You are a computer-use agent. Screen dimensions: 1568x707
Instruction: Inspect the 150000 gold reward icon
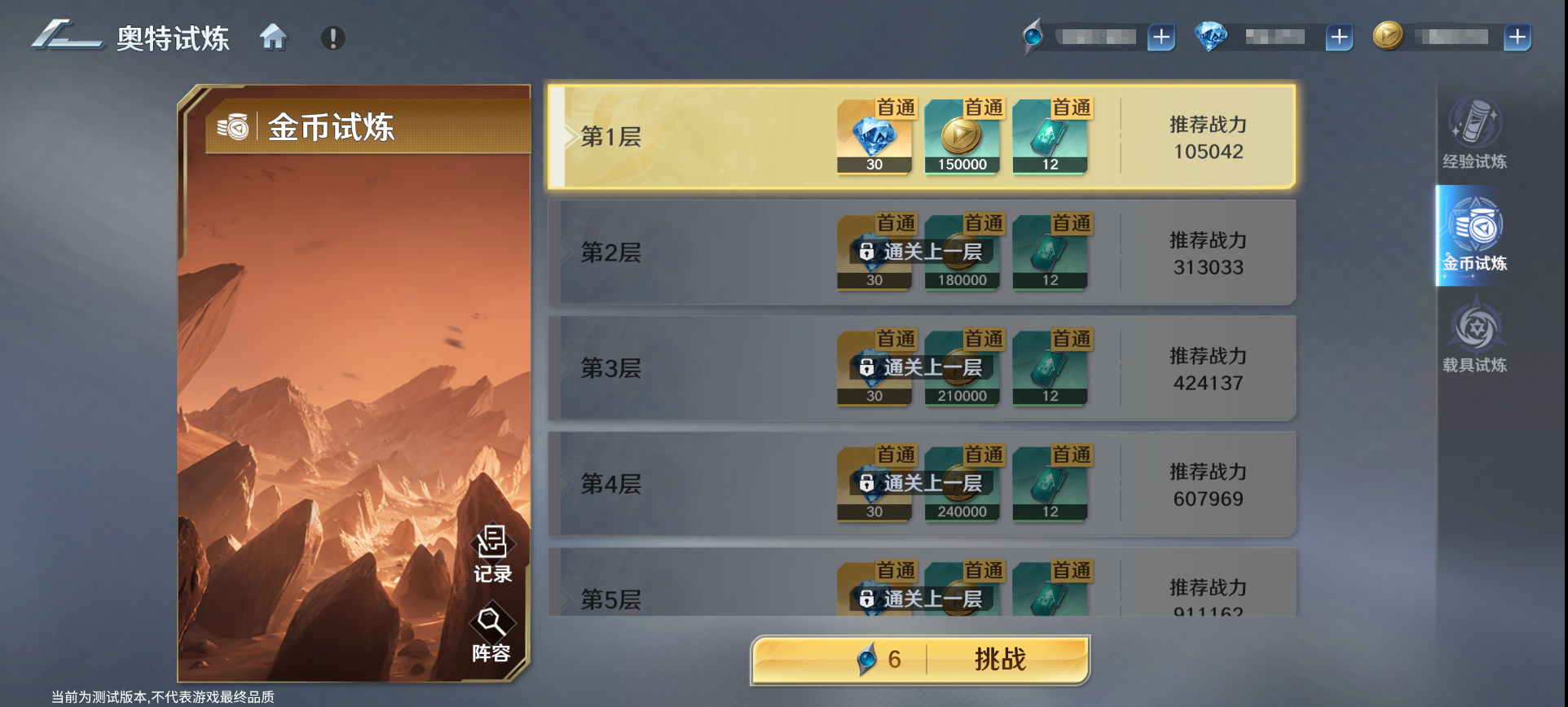[x=962, y=138]
